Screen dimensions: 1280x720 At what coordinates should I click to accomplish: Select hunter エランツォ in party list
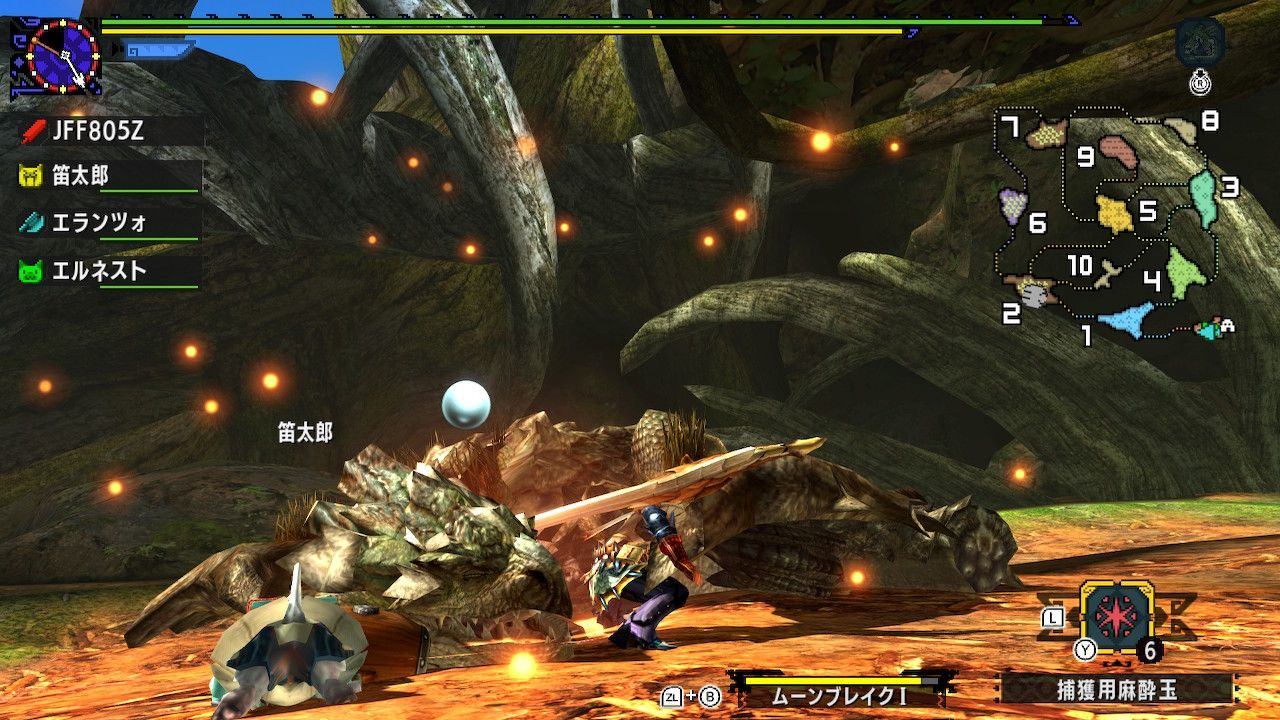tap(98, 223)
